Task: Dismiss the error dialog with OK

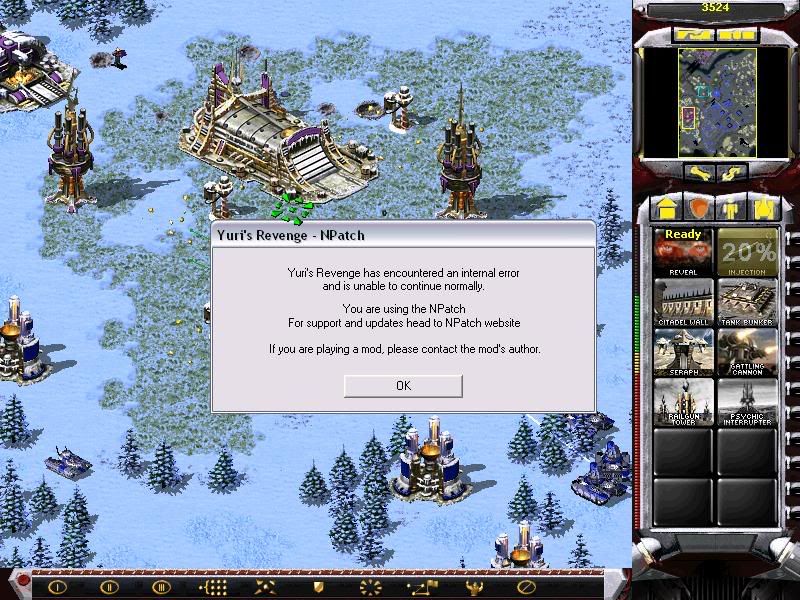Action: tap(403, 386)
